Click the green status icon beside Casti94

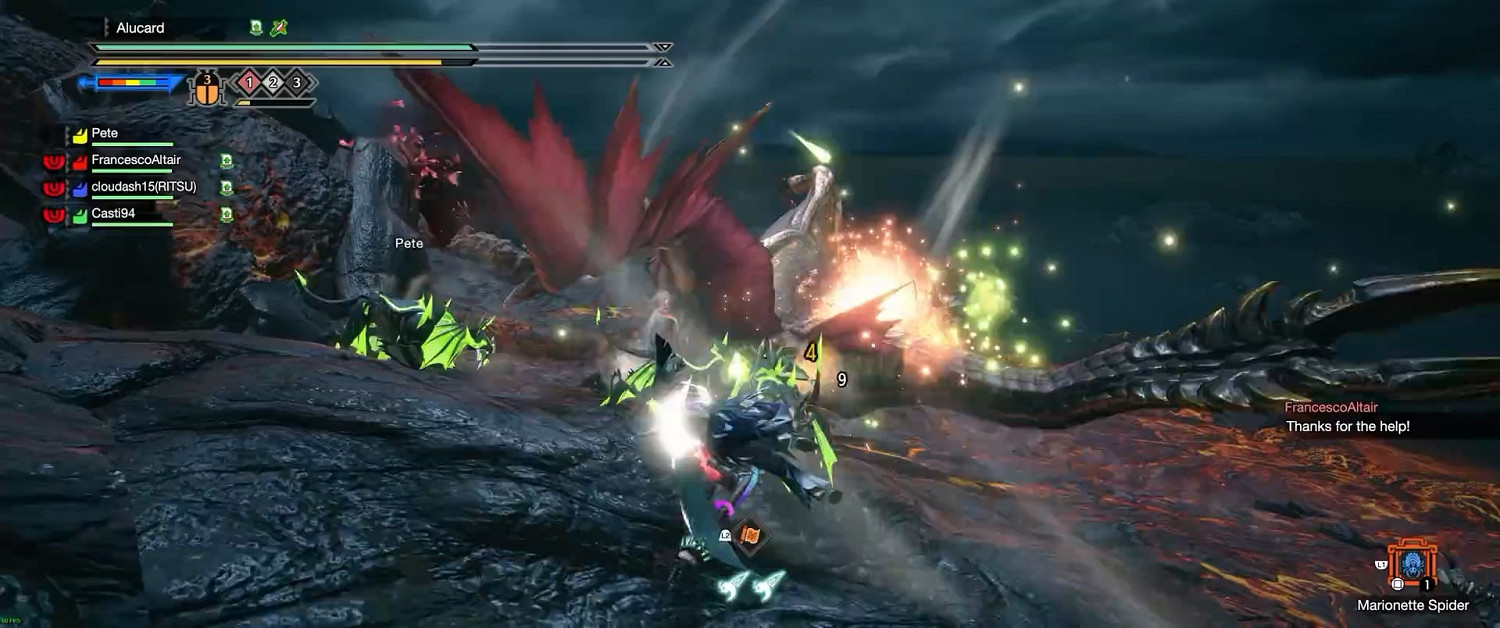[x=227, y=214]
